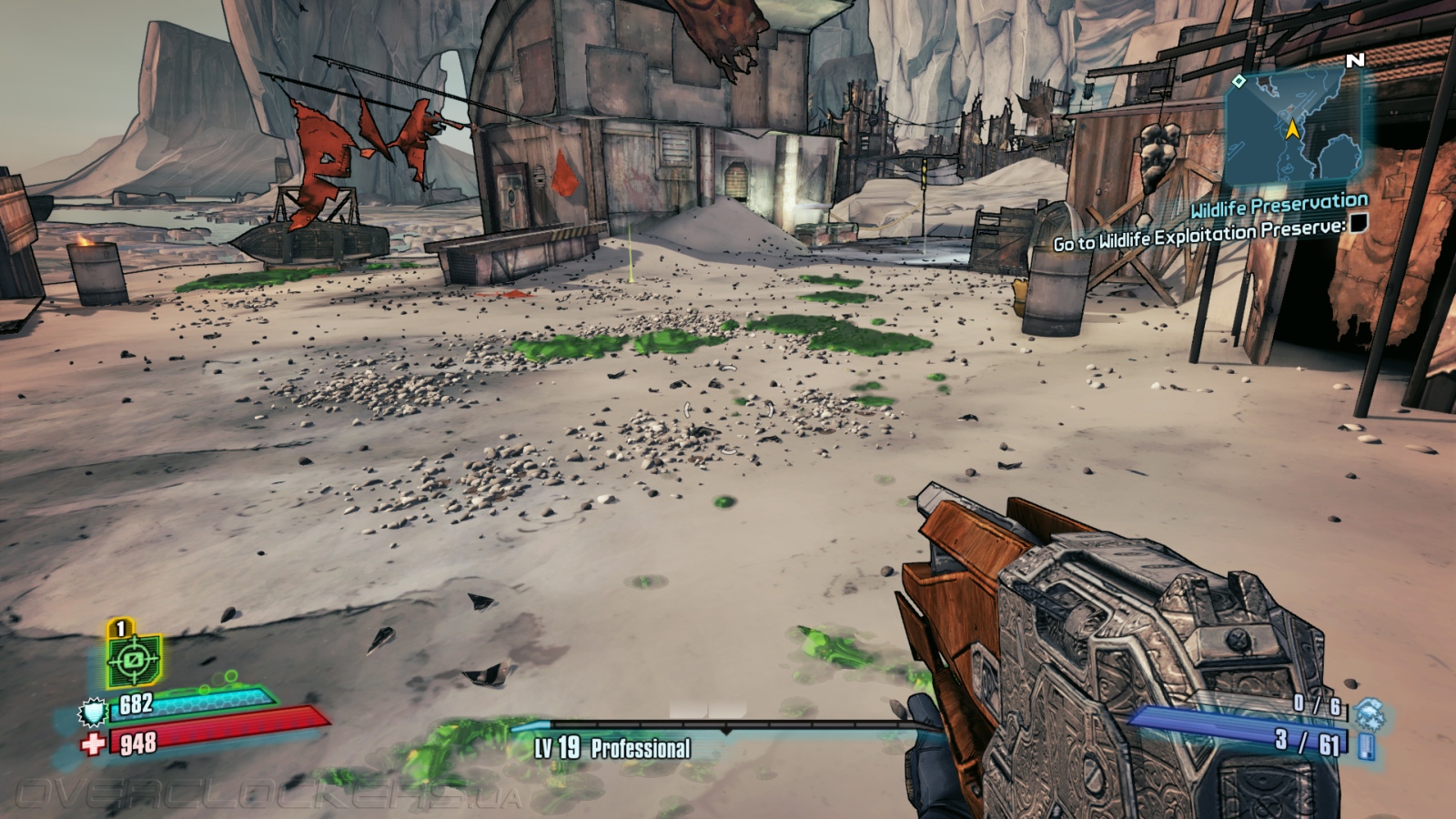Image resolution: width=1456 pixels, height=819 pixels.
Task: Toggle the Go to Wildlife Exploitation Preserve objective checkbox
Action: (1358, 223)
